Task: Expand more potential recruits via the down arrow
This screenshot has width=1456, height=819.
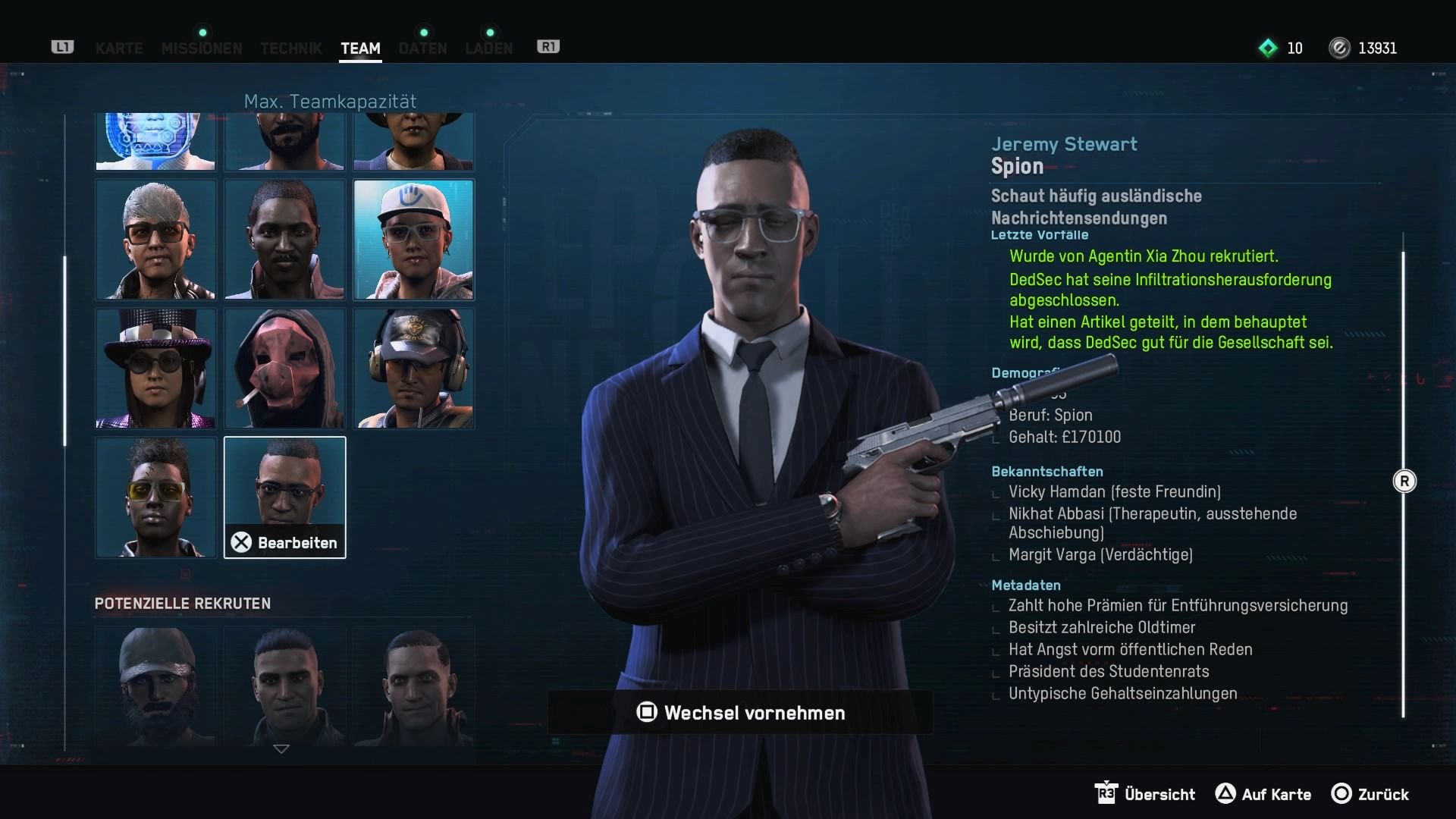Action: pos(282,749)
